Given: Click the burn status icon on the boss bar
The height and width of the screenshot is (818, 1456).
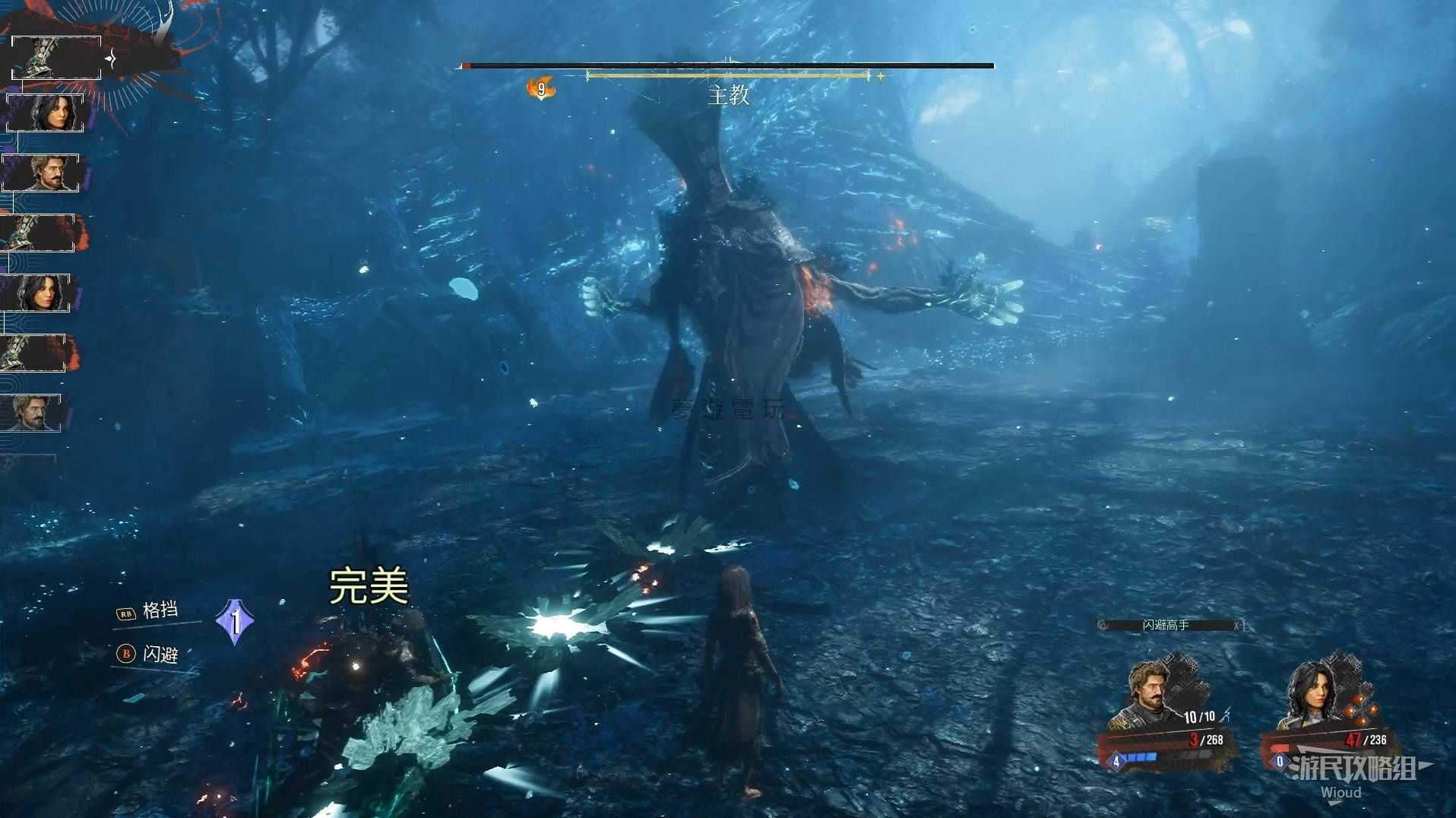Looking at the screenshot, I should pos(540,89).
